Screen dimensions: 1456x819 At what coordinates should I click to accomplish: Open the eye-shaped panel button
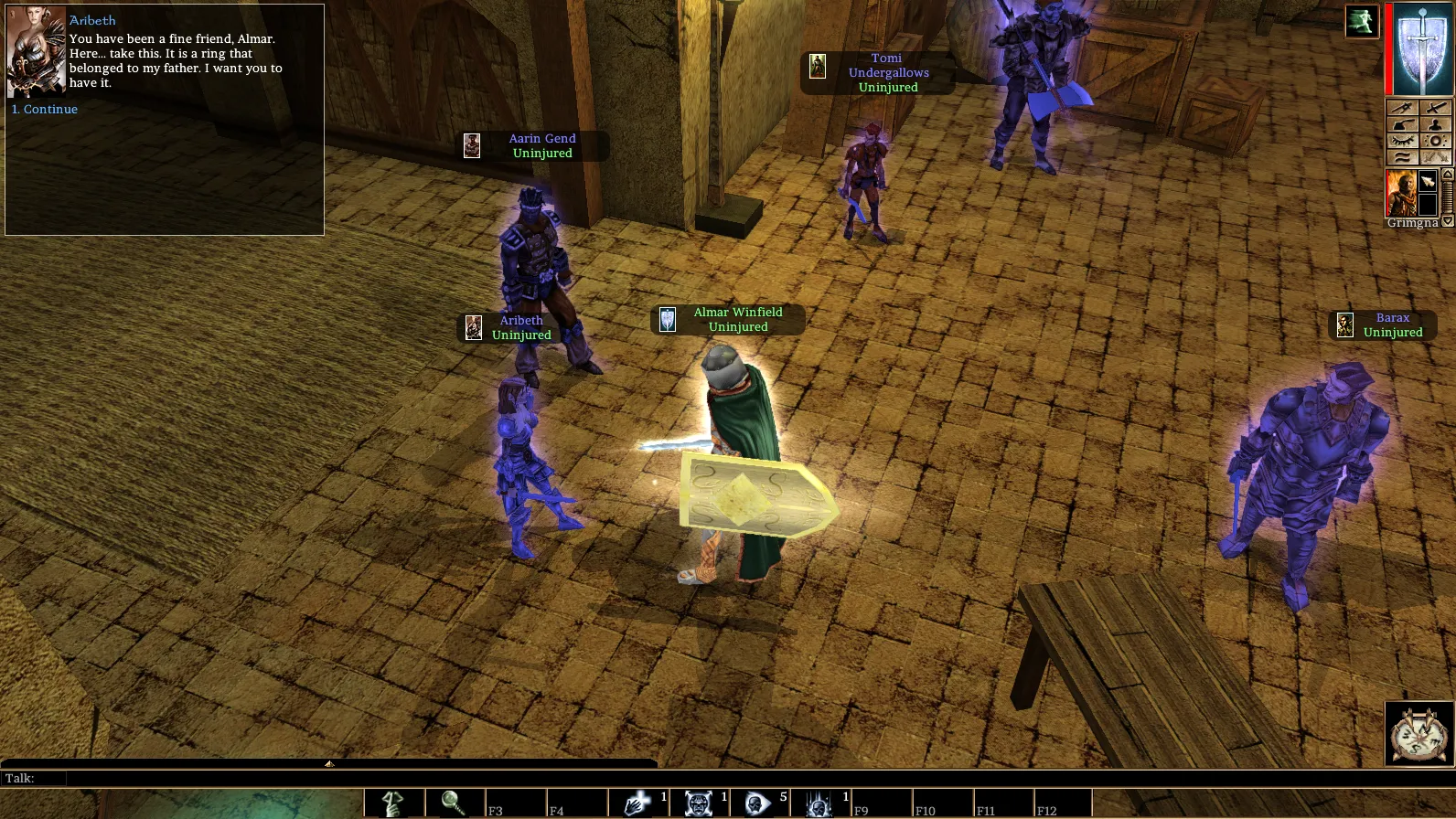pyautogui.click(x=1402, y=141)
